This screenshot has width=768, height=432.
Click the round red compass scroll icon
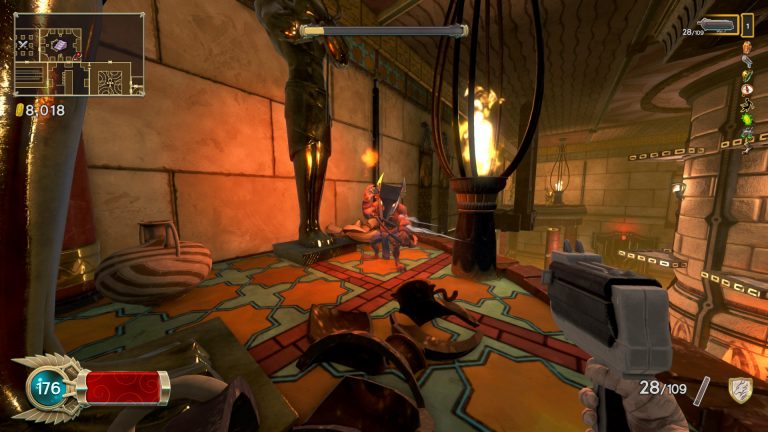pos(746,90)
